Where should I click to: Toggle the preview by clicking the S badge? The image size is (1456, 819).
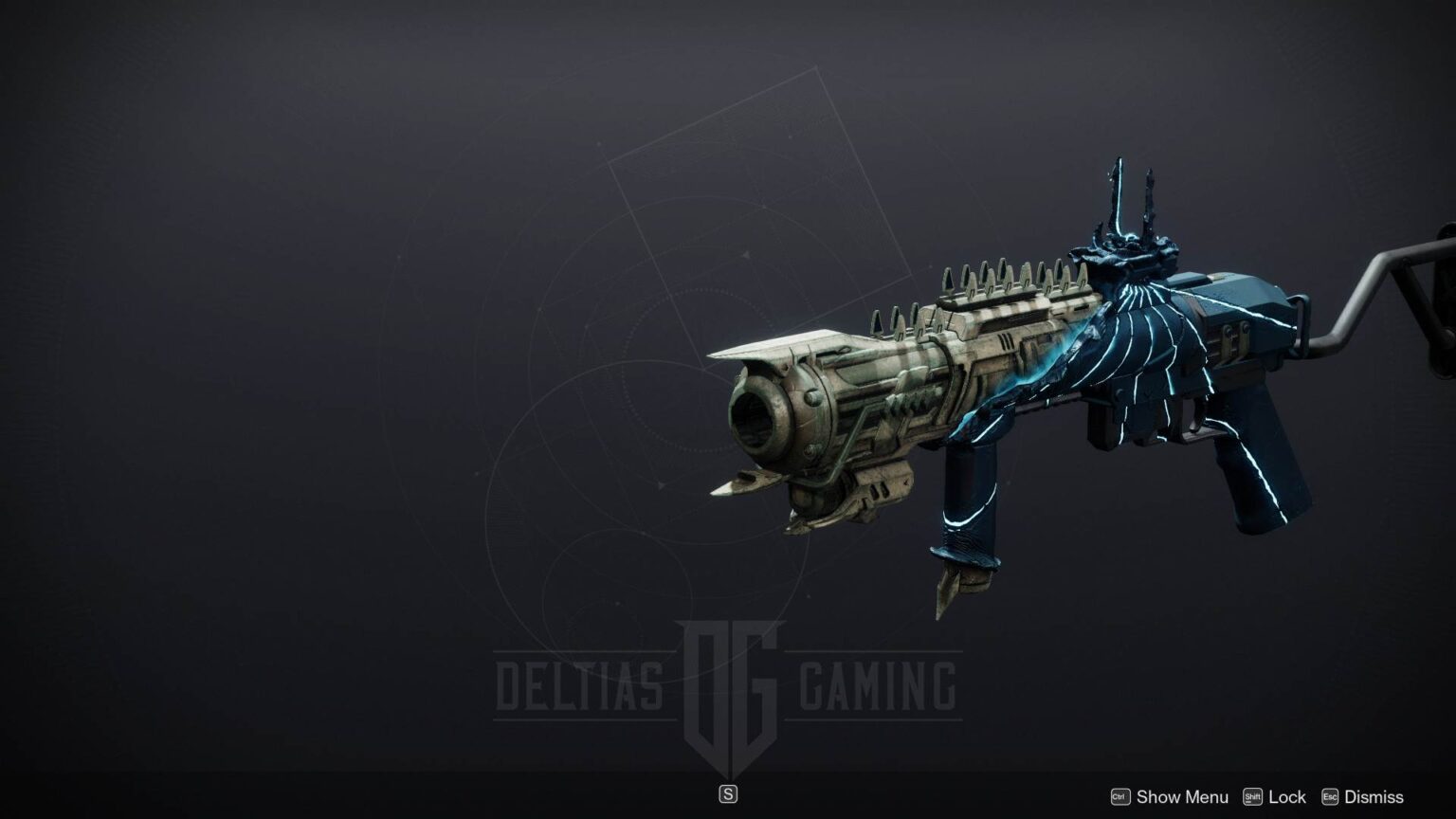tap(728, 793)
